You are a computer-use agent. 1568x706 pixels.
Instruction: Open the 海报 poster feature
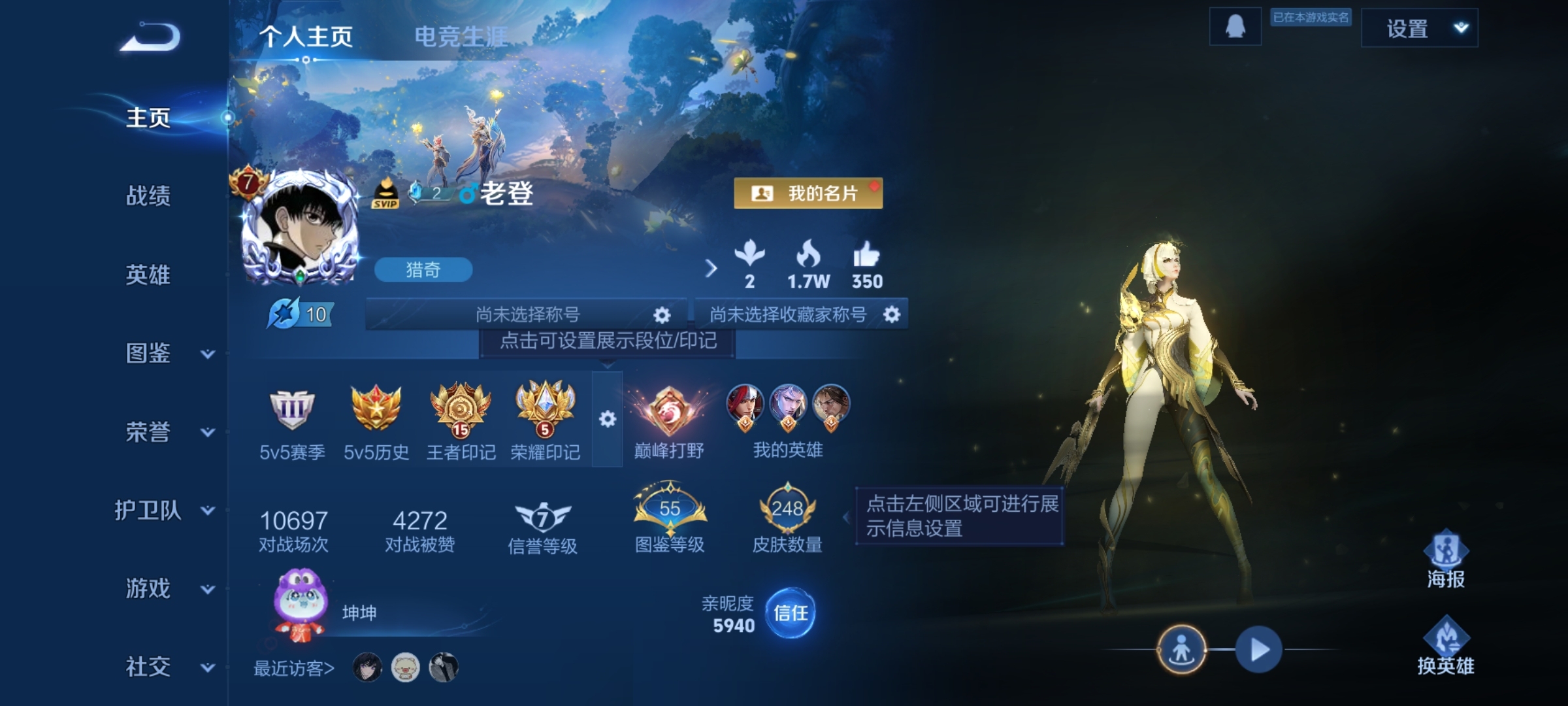[1445, 560]
